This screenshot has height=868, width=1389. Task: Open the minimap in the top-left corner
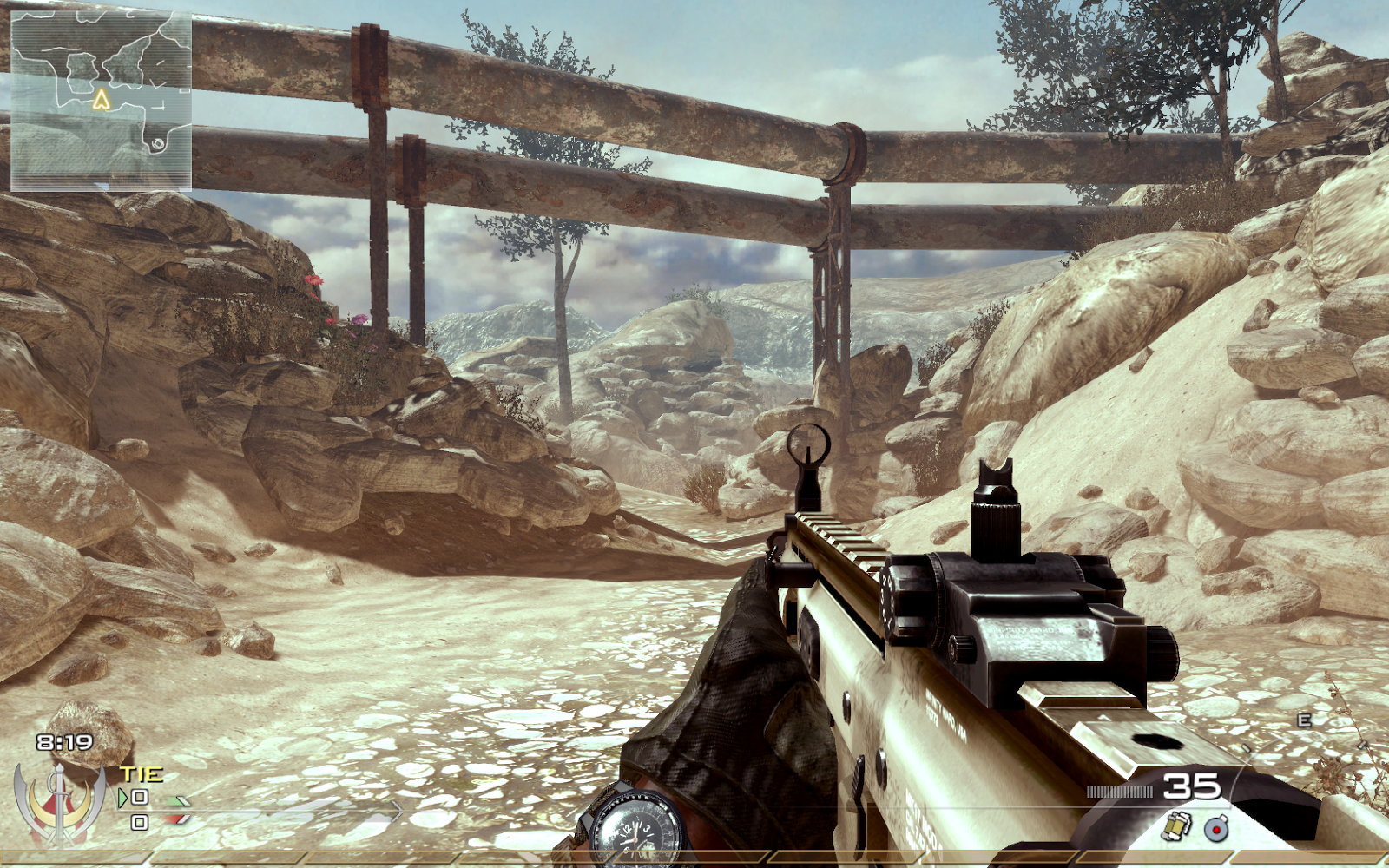(x=100, y=95)
